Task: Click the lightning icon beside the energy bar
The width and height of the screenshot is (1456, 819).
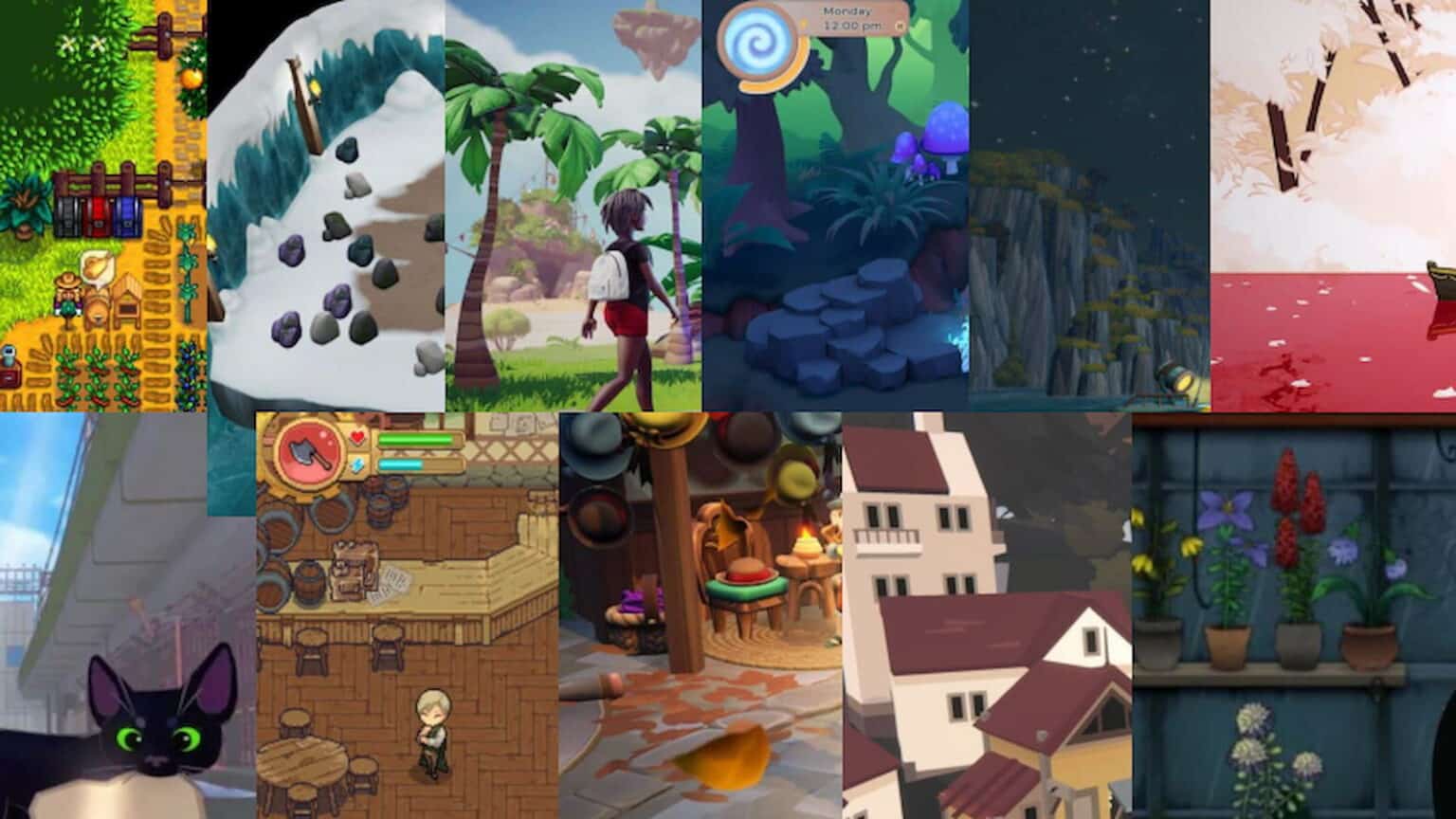Action: pyautogui.click(x=357, y=464)
